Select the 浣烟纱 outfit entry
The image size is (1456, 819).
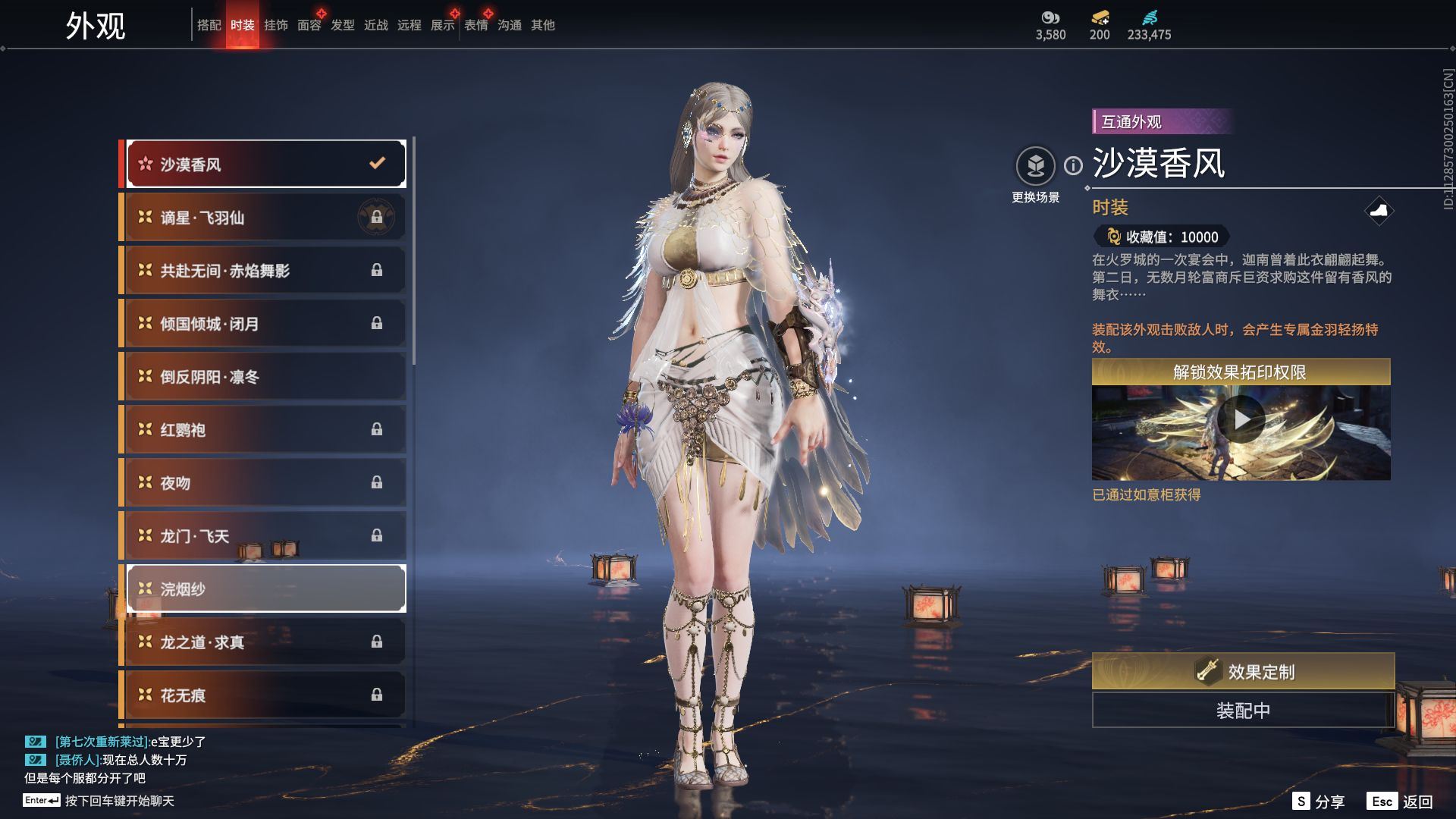coord(265,588)
